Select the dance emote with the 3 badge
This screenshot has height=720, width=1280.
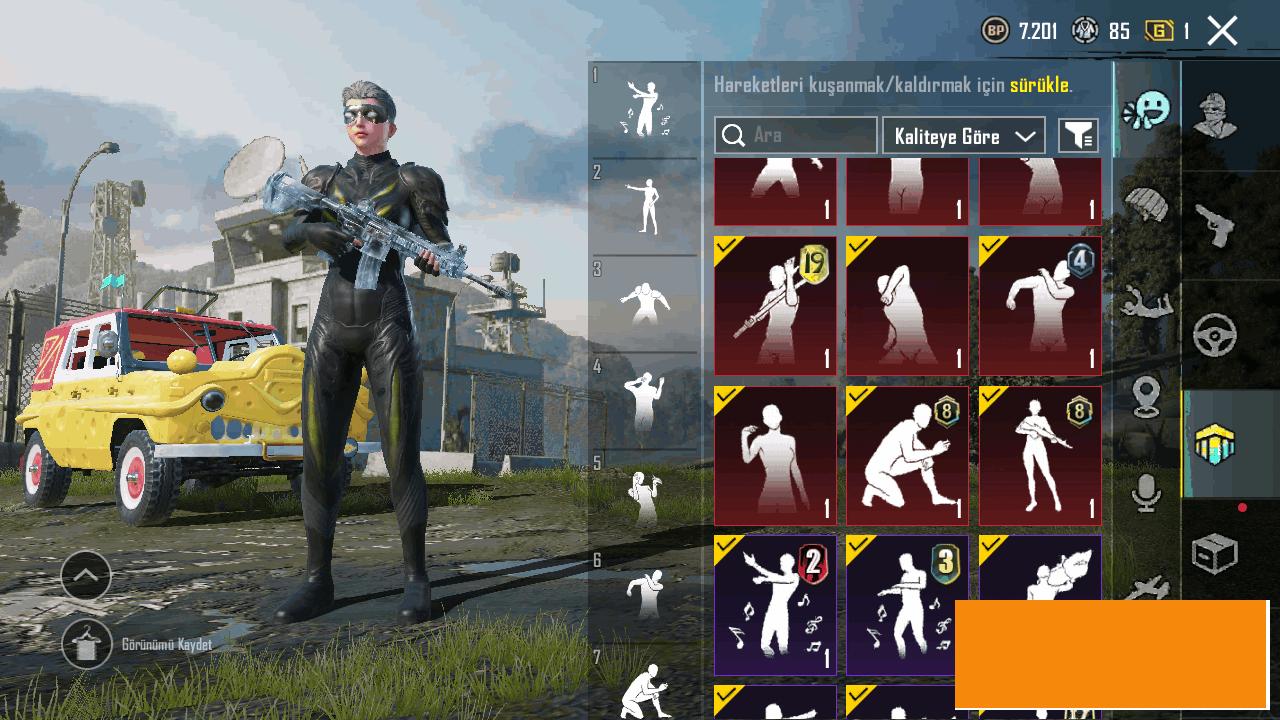tap(907, 605)
